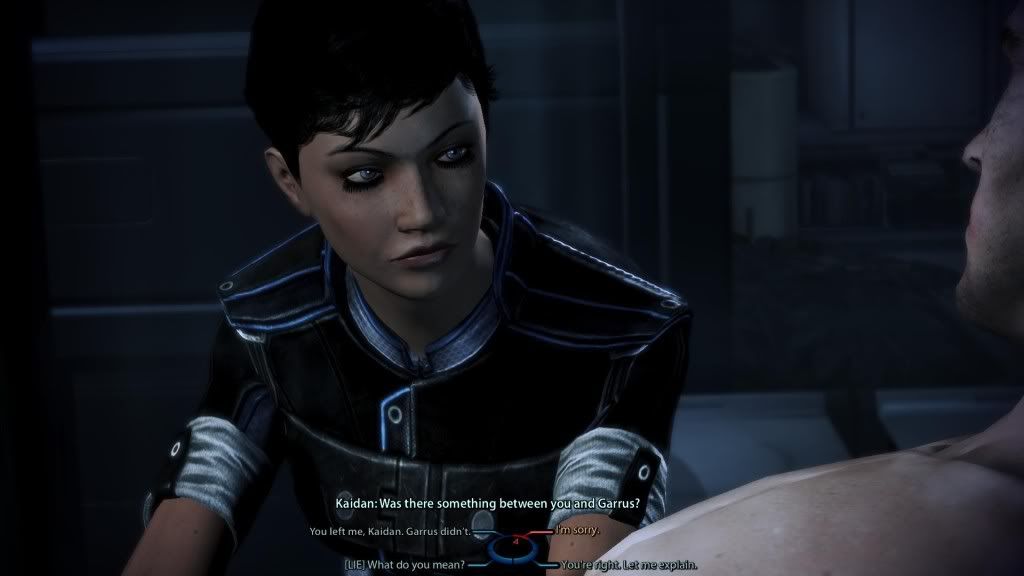
Task: Choose the reply "You left me, Kaidan. Garrus didn't."
Action: 390,530
